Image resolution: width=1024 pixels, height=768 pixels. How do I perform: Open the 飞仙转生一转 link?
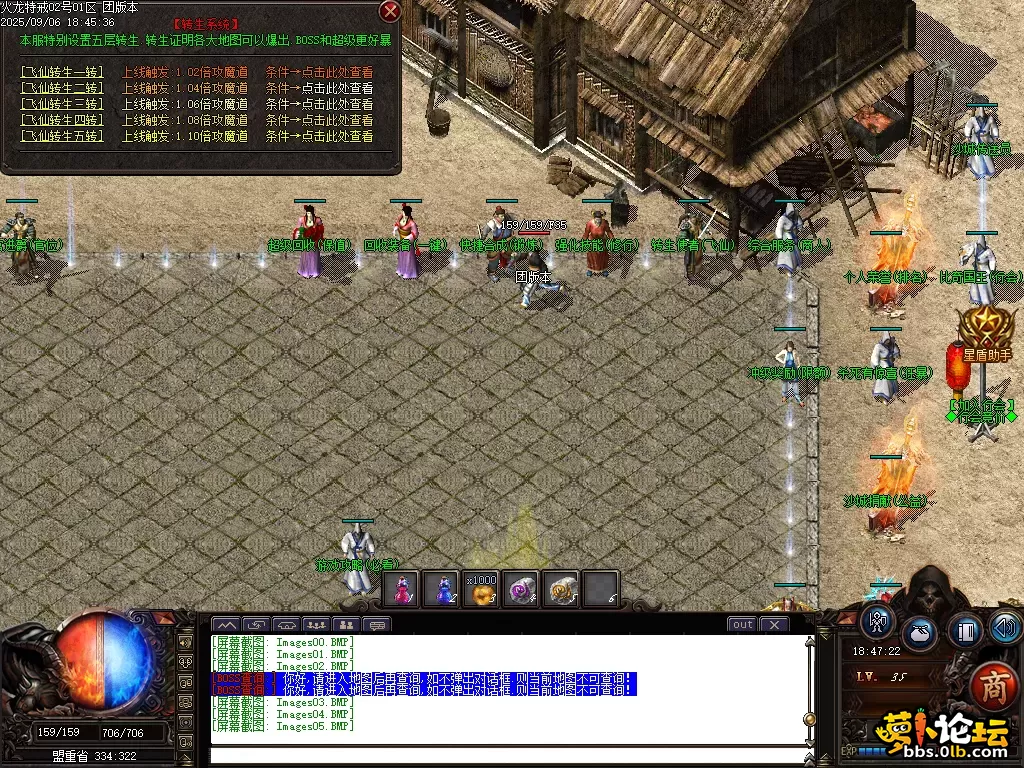(x=61, y=72)
